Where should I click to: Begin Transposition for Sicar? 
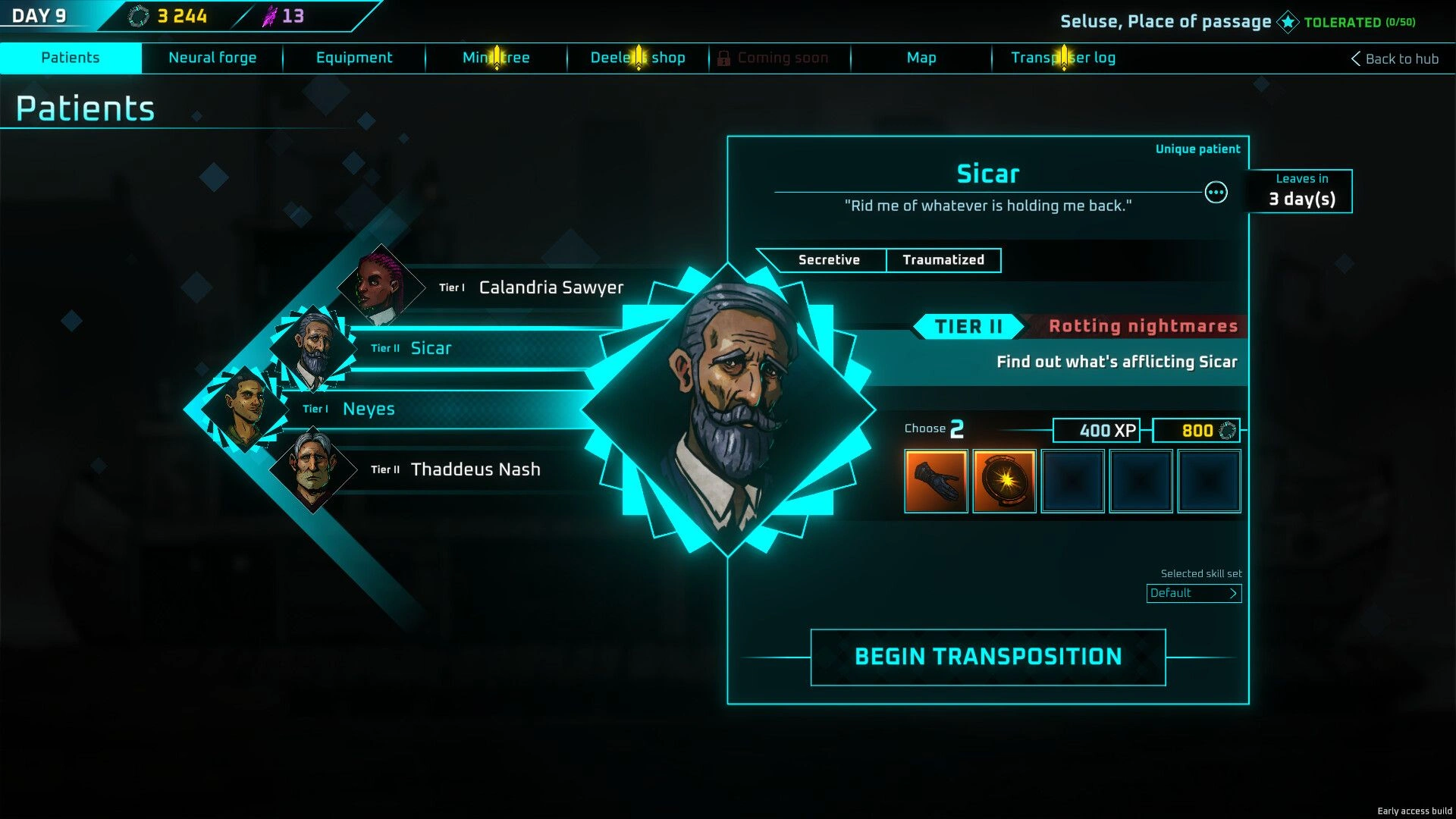coord(988,657)
